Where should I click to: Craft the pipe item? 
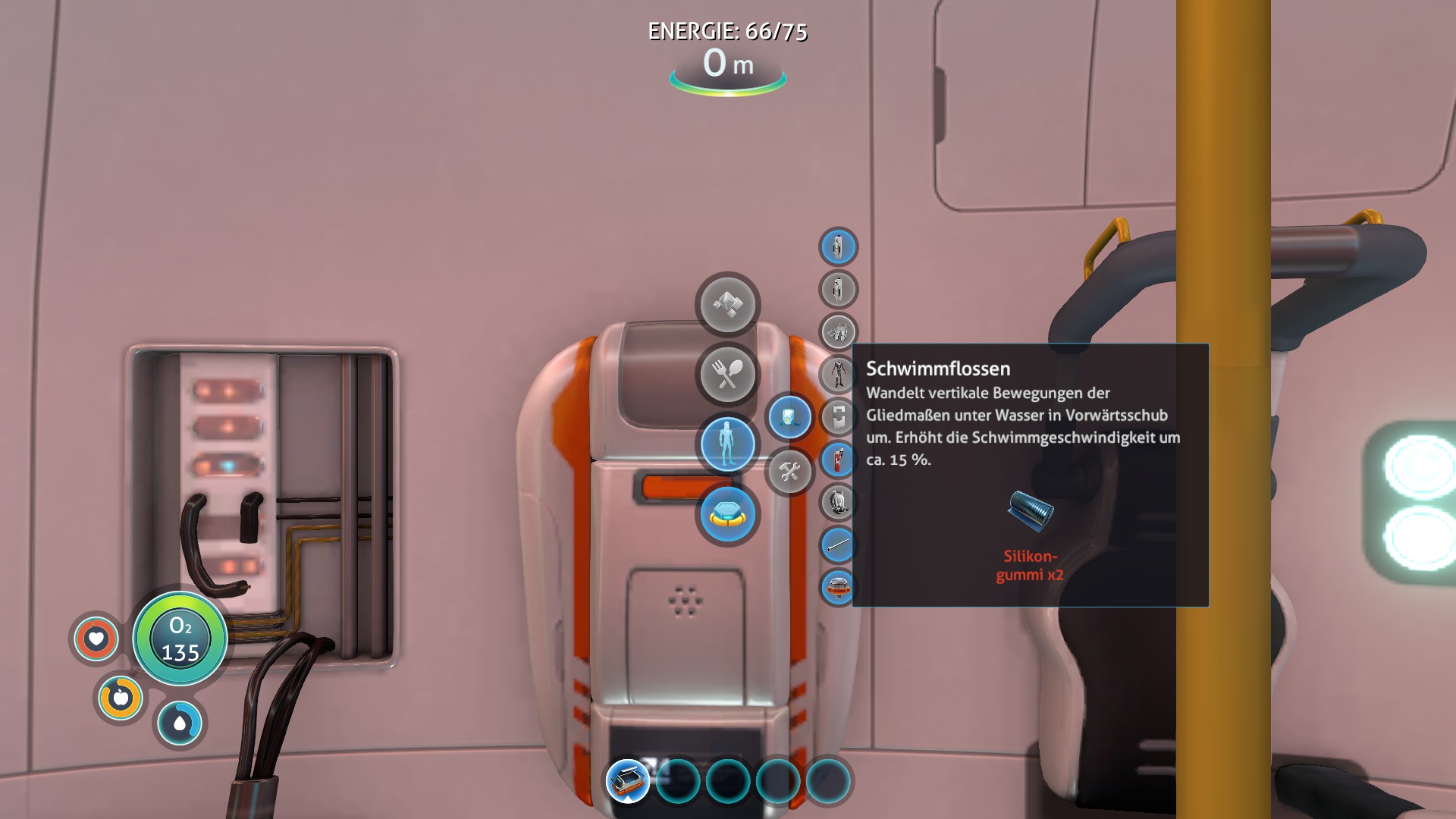click(838, 544)
